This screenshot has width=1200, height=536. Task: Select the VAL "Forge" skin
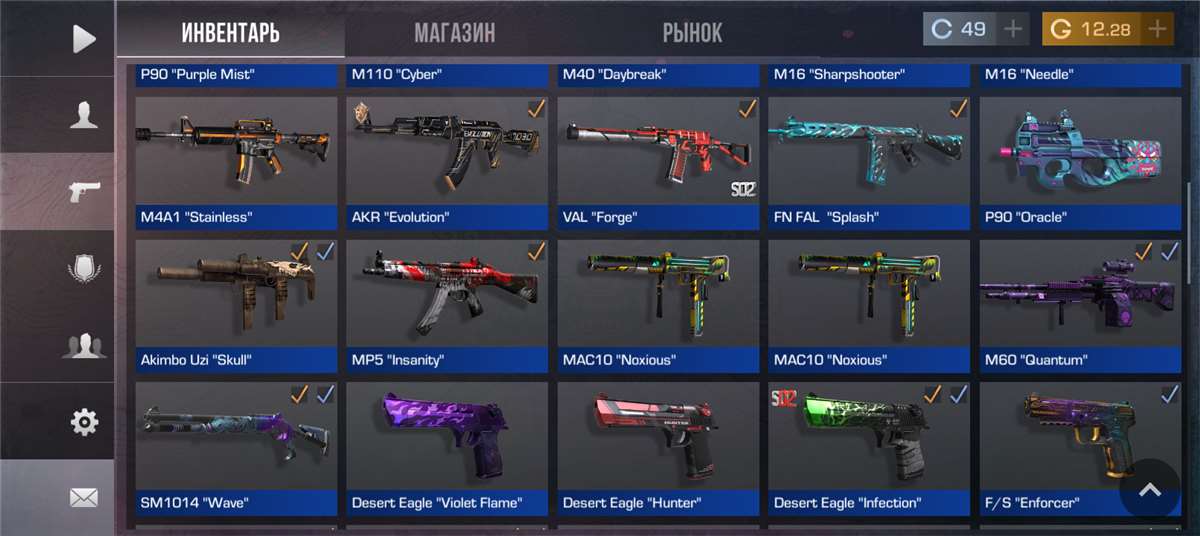pos(658,162)
